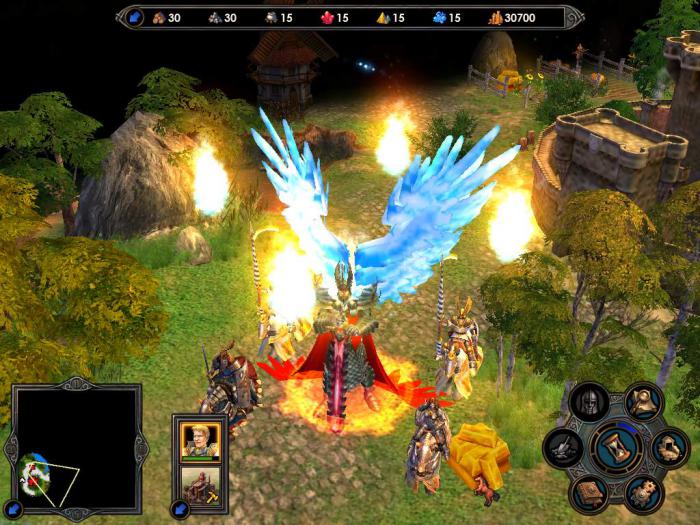Select the dig shovel action icon

coord(564,448)
